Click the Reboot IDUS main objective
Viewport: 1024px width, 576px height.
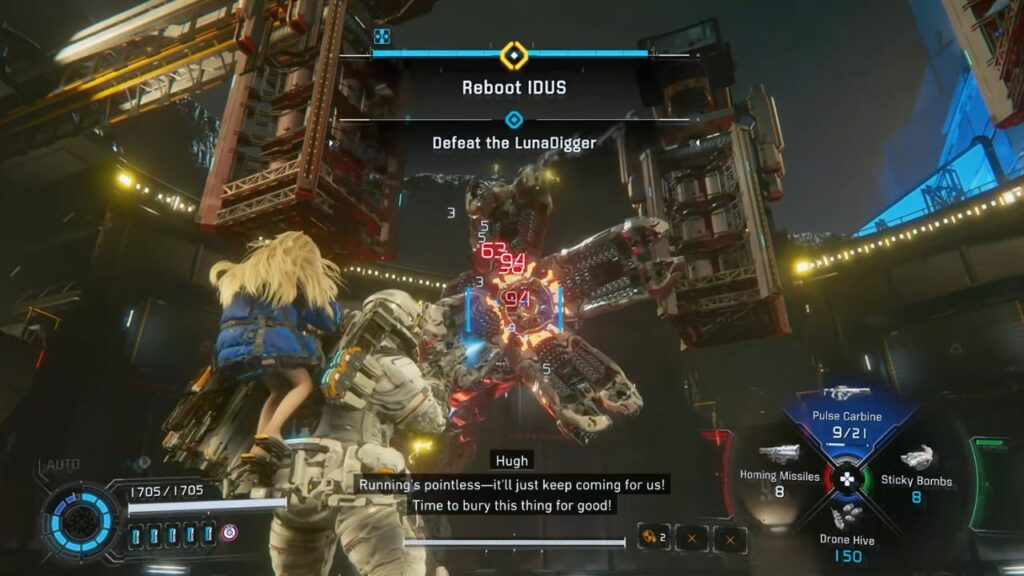pyautogui.click(x=514, y=88)
